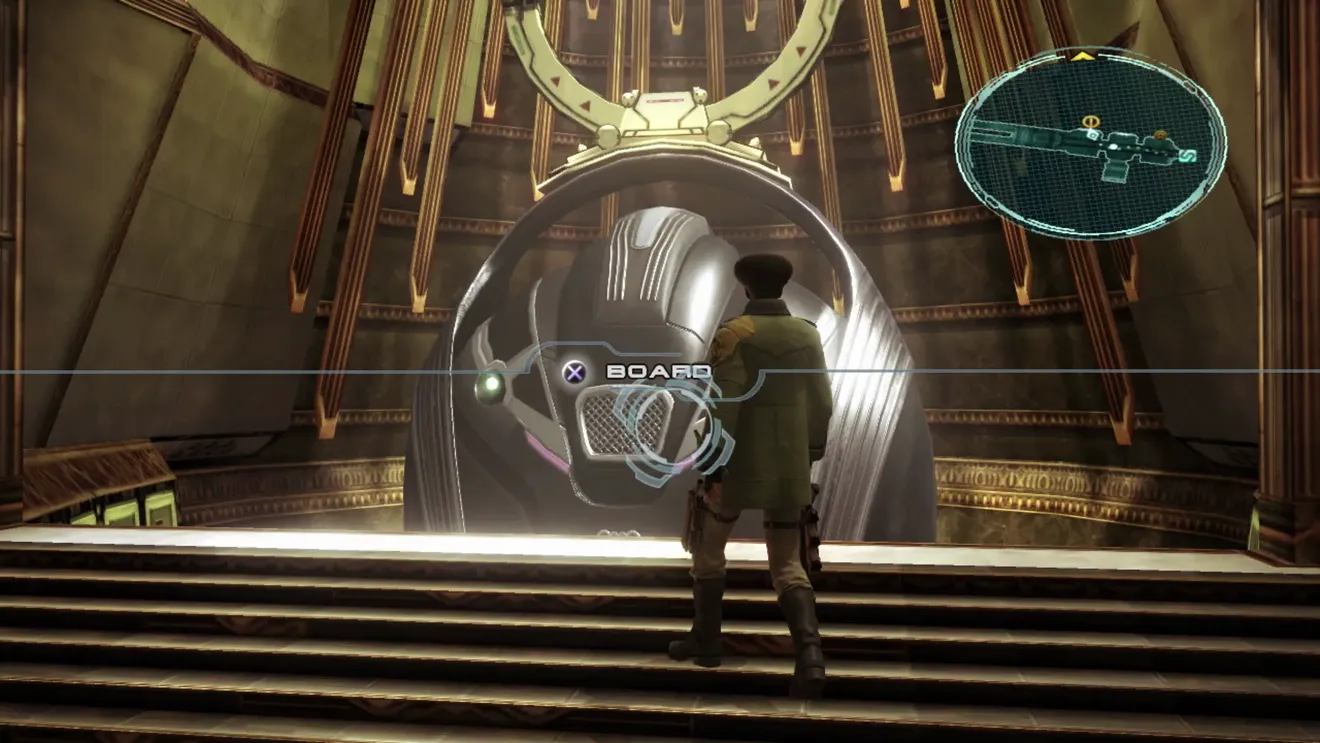Click the yellow north arrow atop minimap

(1081, 57)
